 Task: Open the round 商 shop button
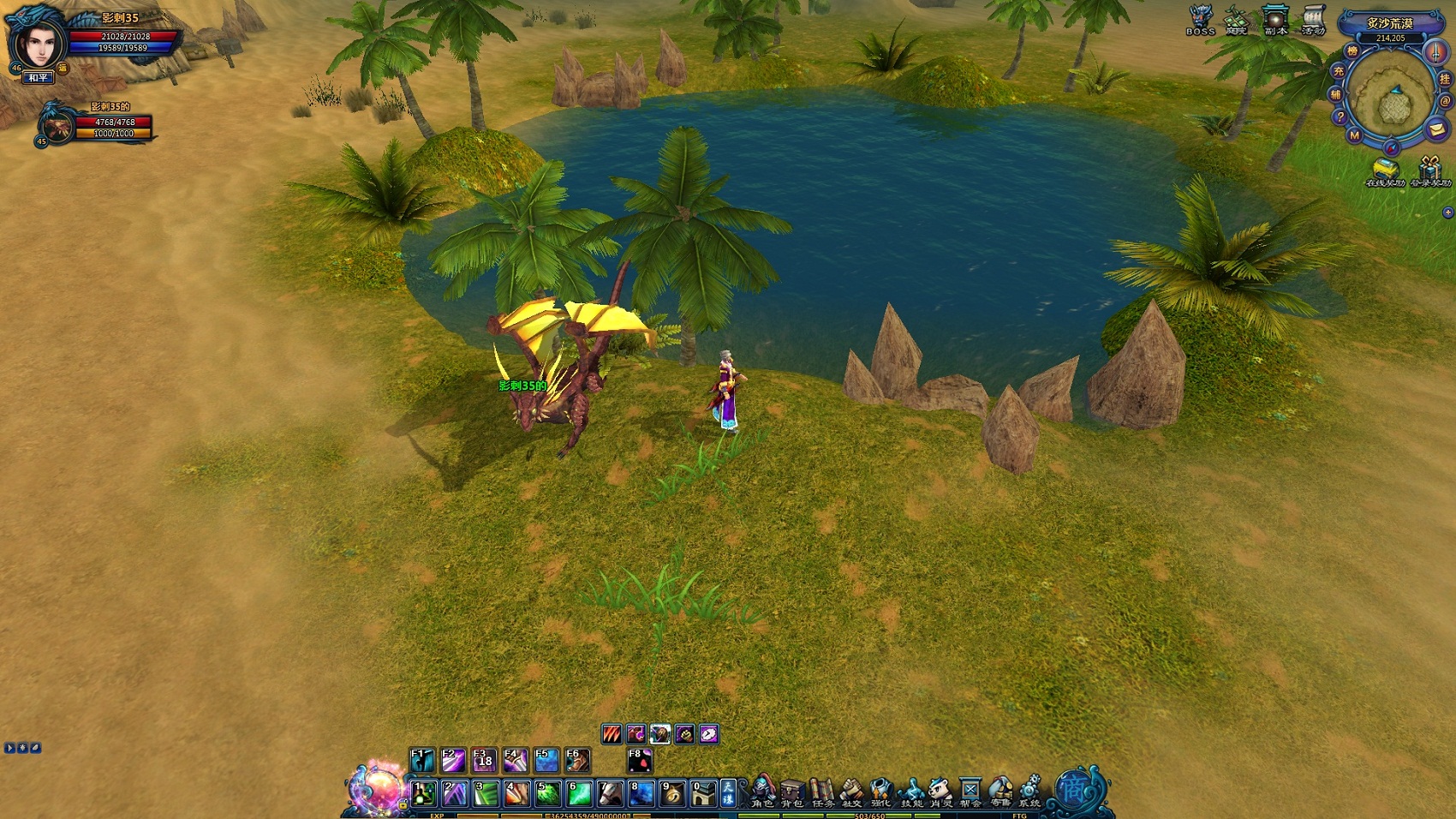click(1072, 788)
